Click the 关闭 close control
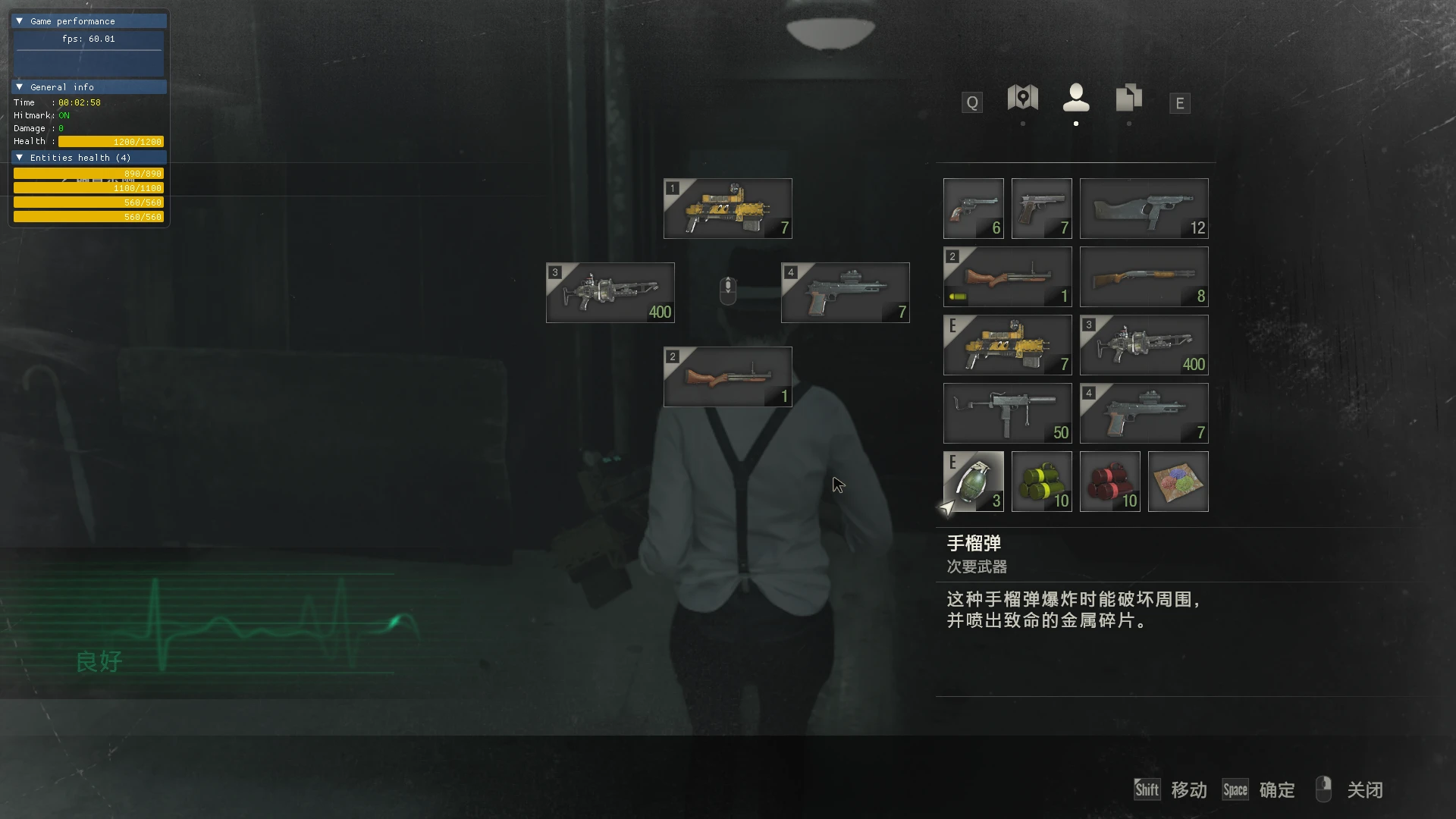This screenshot has height=819, width=1456. click(1364, 789)
